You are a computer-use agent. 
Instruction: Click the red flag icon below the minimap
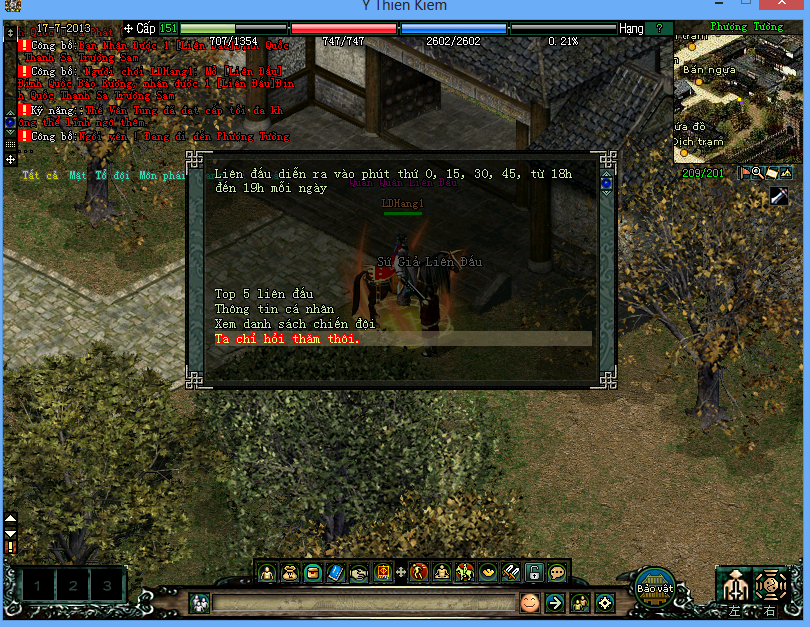click(745, 173)
